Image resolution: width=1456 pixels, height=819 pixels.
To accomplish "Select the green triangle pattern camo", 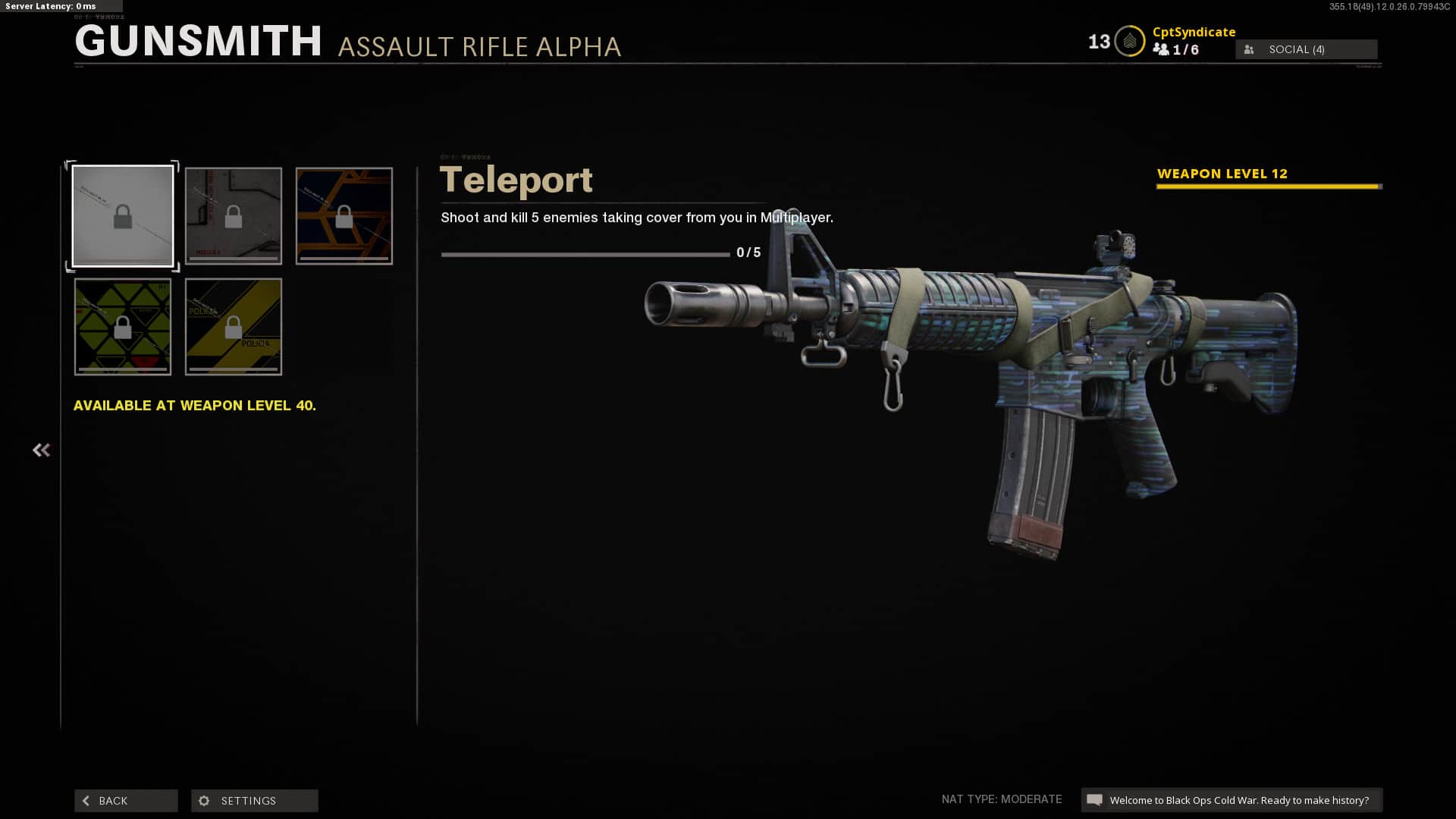I will tap(123, 327).
